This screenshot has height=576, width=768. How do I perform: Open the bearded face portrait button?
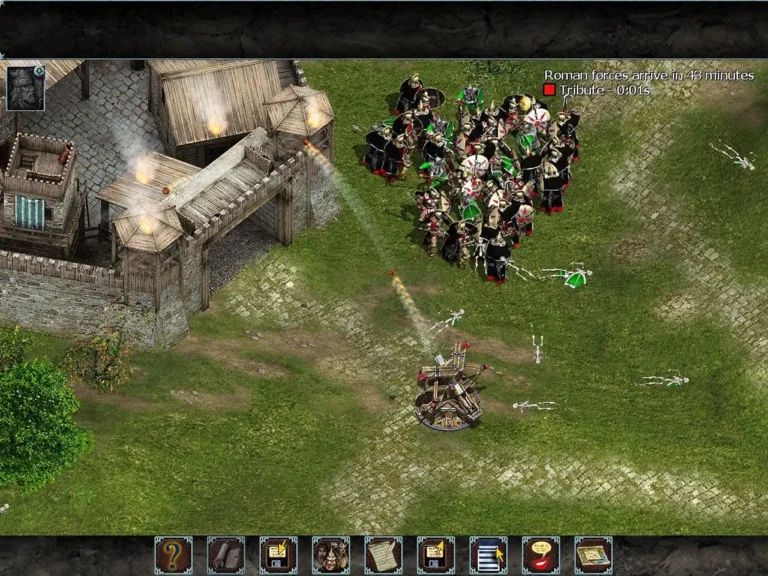(331, 555)
